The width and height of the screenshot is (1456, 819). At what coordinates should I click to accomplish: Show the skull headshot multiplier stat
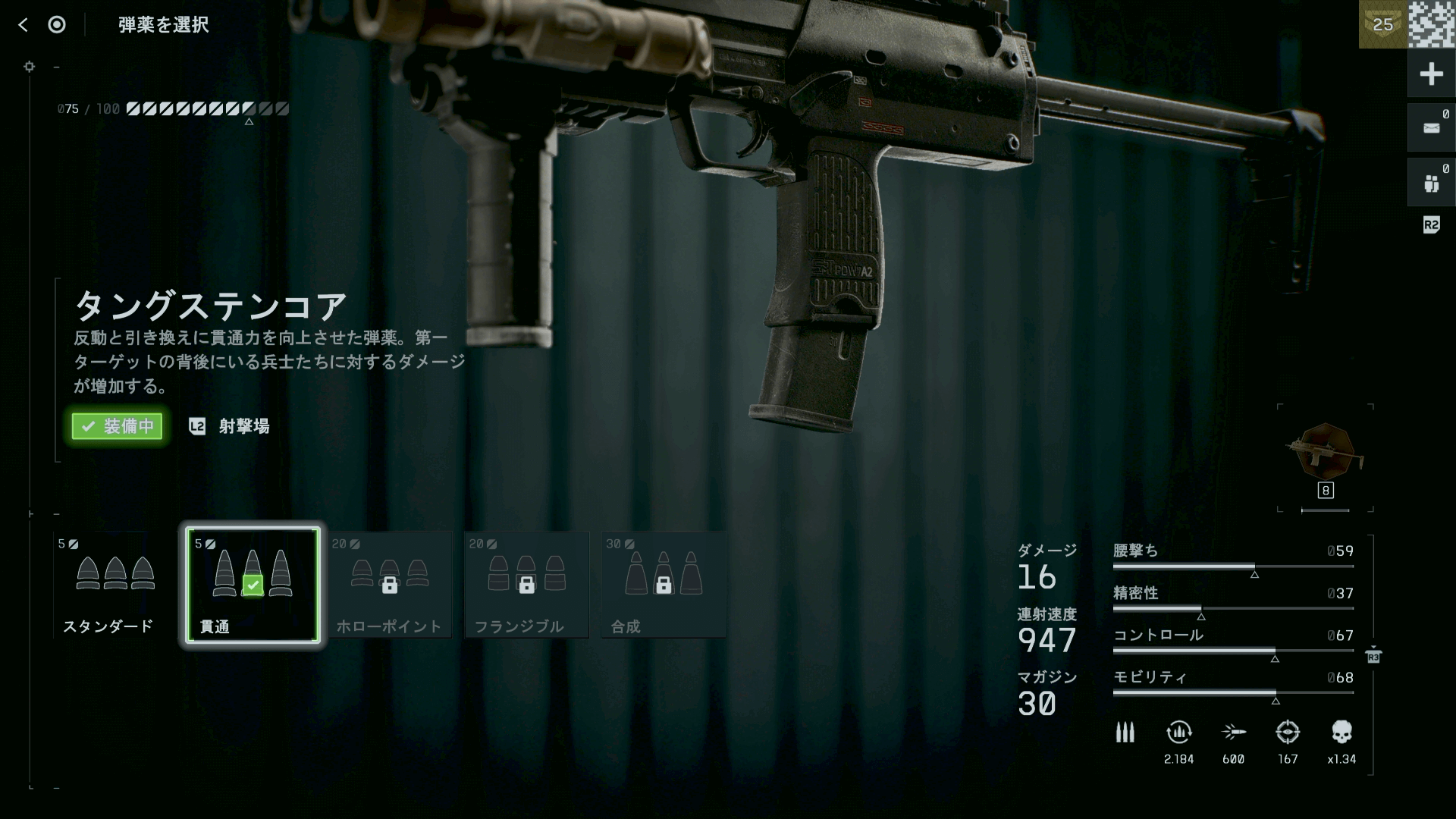pyautogui.click(x=1341, y=733)
